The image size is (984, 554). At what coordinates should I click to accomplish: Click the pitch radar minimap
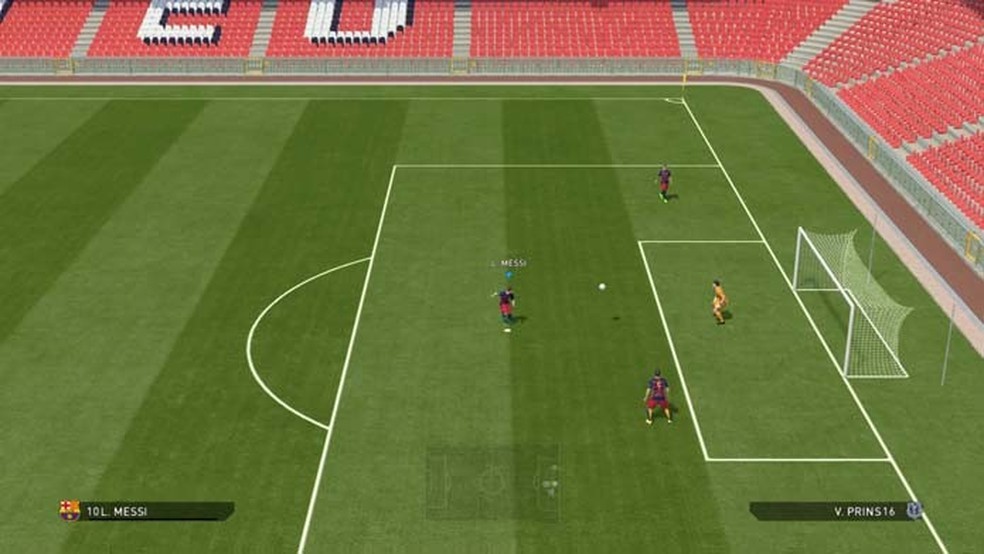point(493,482)
